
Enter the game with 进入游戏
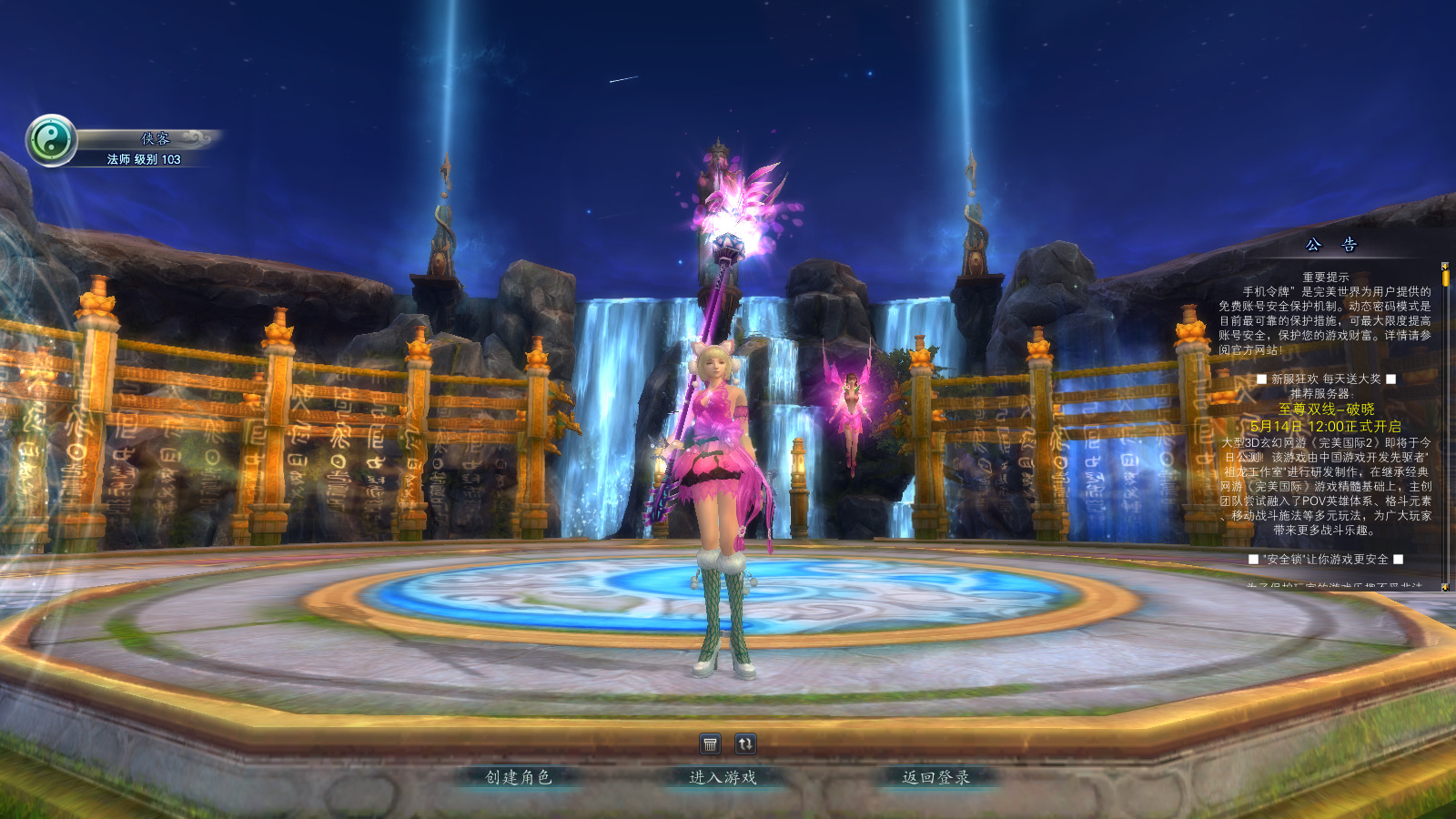(x=723, y=777)
